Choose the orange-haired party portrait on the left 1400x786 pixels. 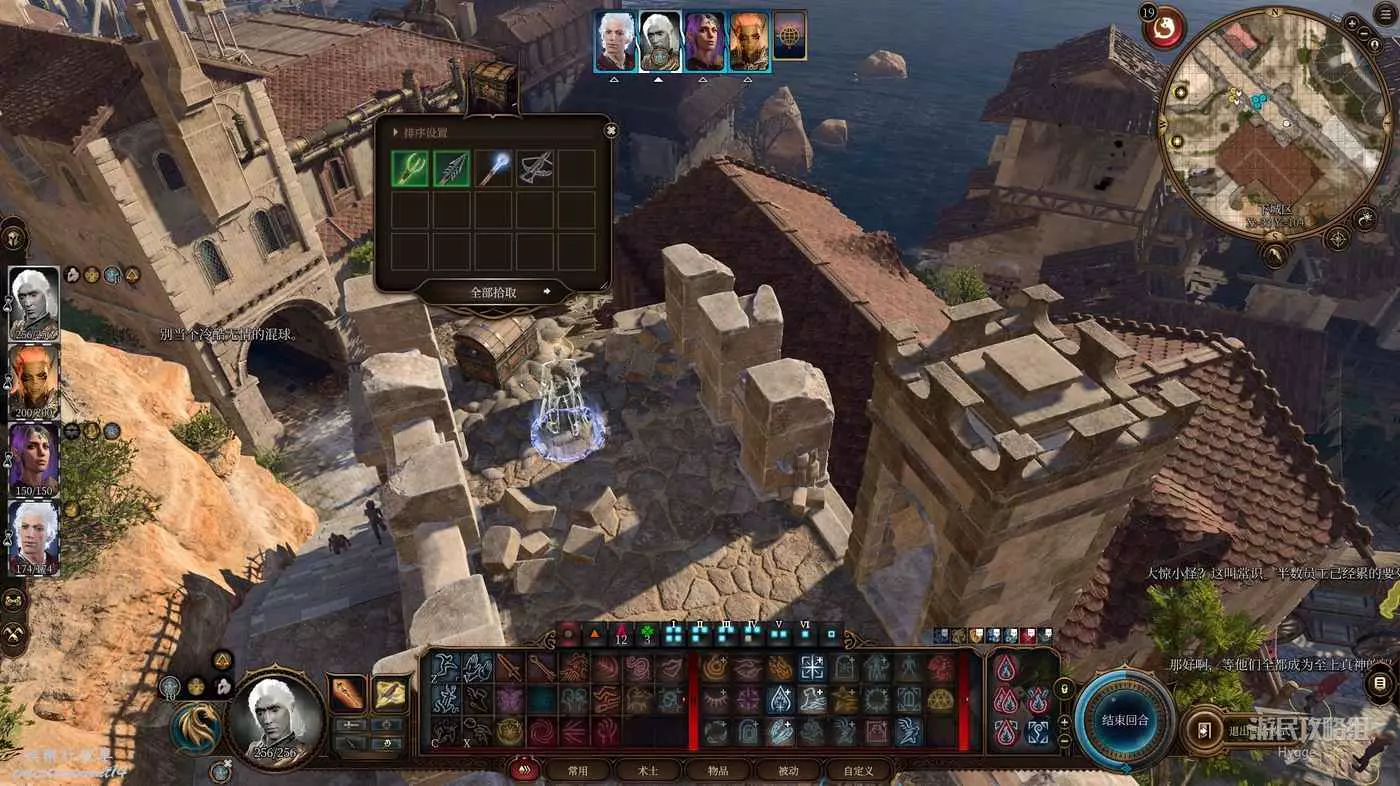(34, 381)
